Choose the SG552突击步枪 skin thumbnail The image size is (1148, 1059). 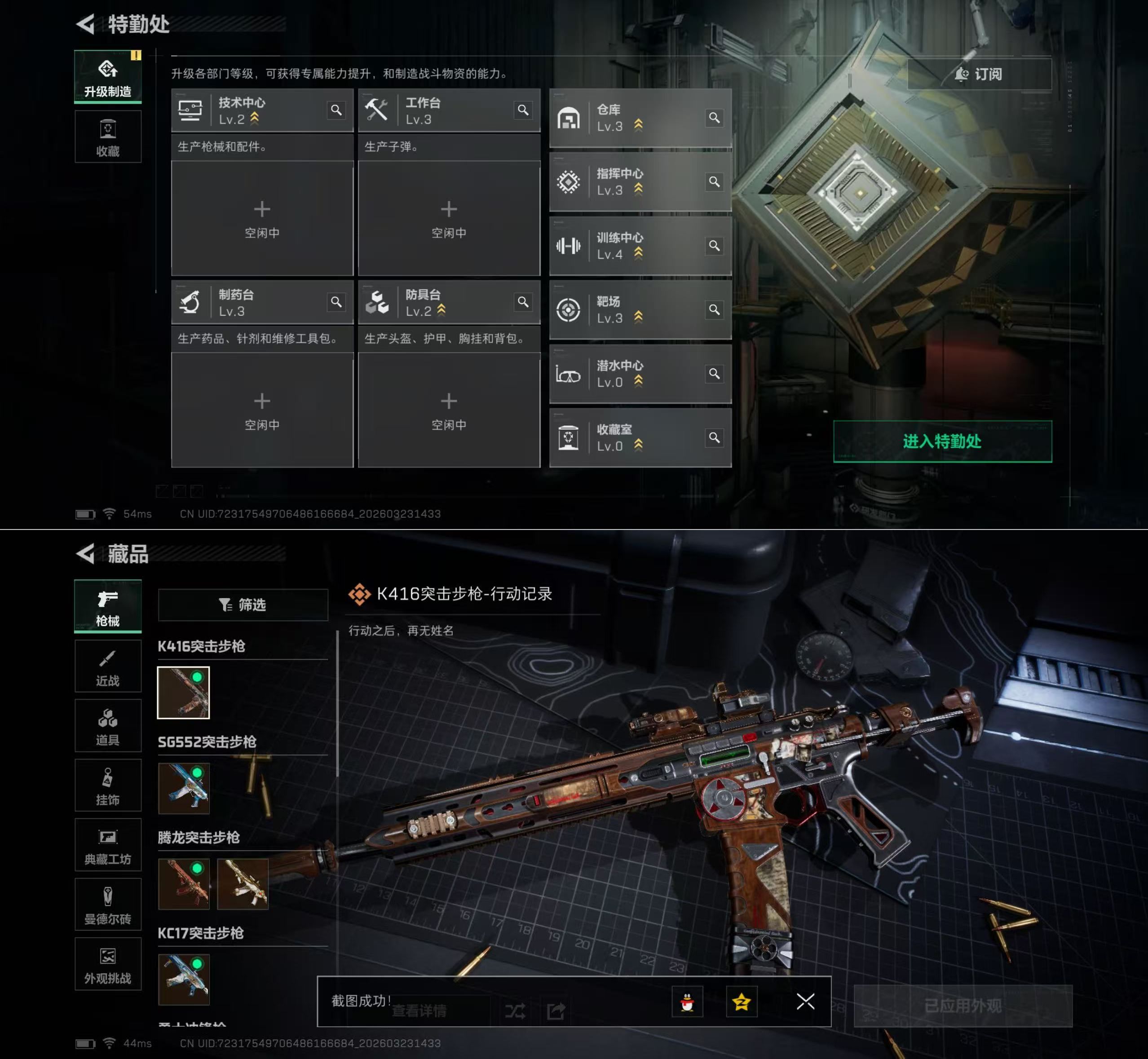point(183,788)
